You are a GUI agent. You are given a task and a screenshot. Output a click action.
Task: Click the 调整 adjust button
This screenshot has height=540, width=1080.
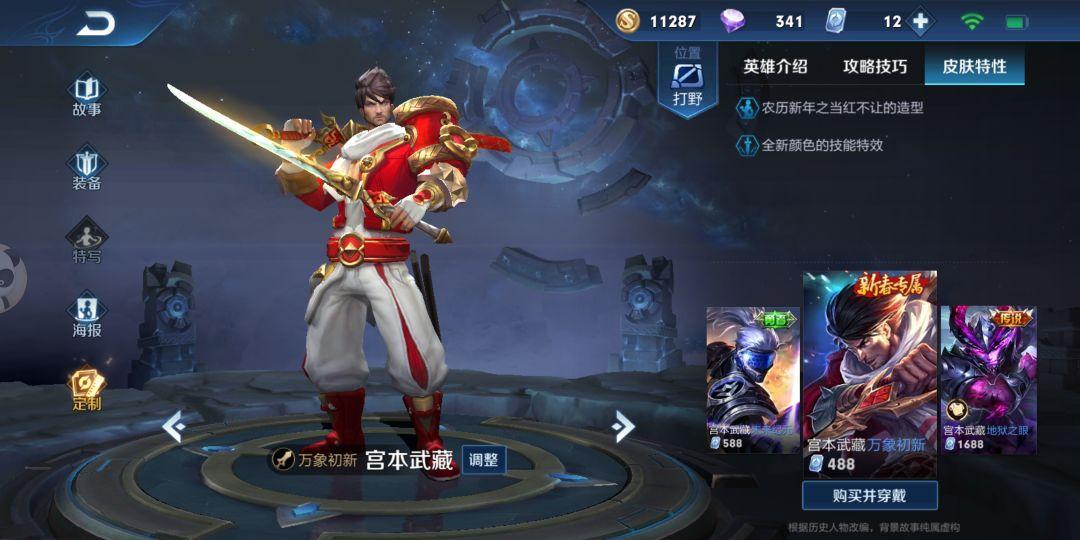tap(484, 460)
